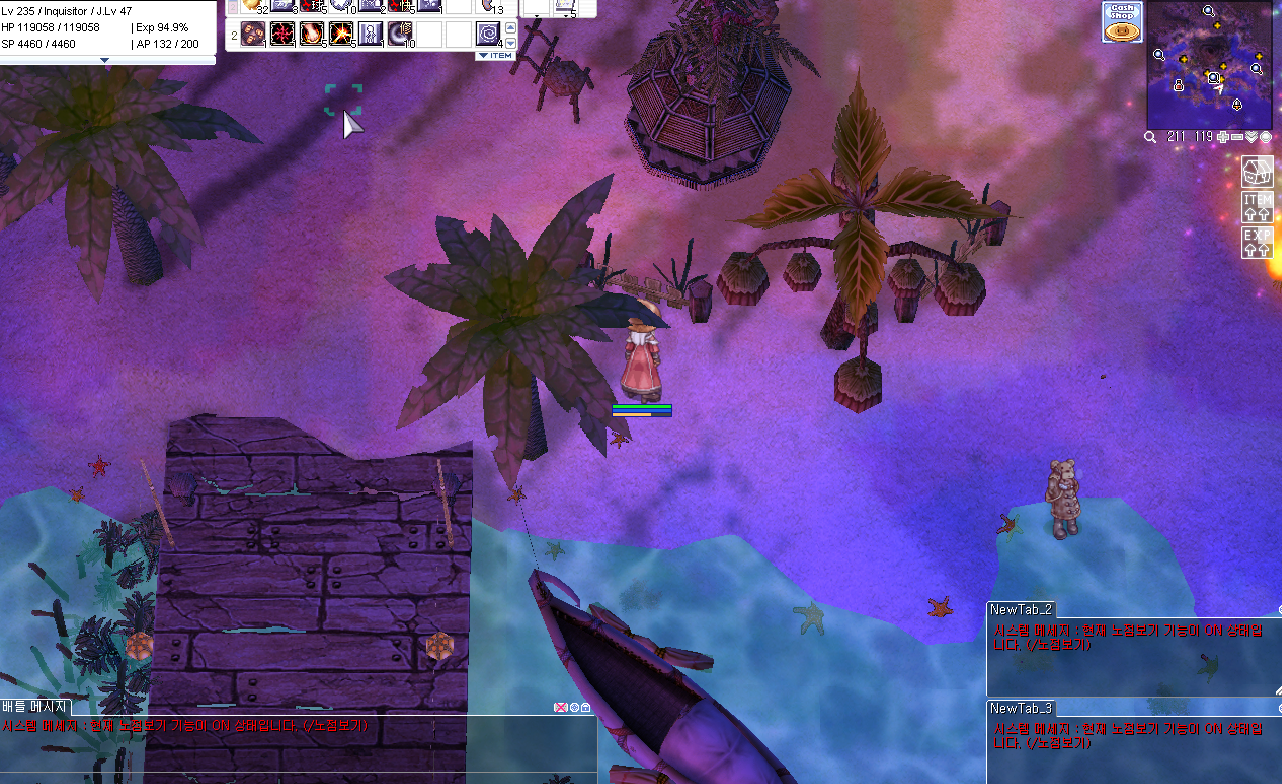This screenshot has width=1282, height=784.
Task: Toggle the EXP boost status icon
Action: point(1257,242)
